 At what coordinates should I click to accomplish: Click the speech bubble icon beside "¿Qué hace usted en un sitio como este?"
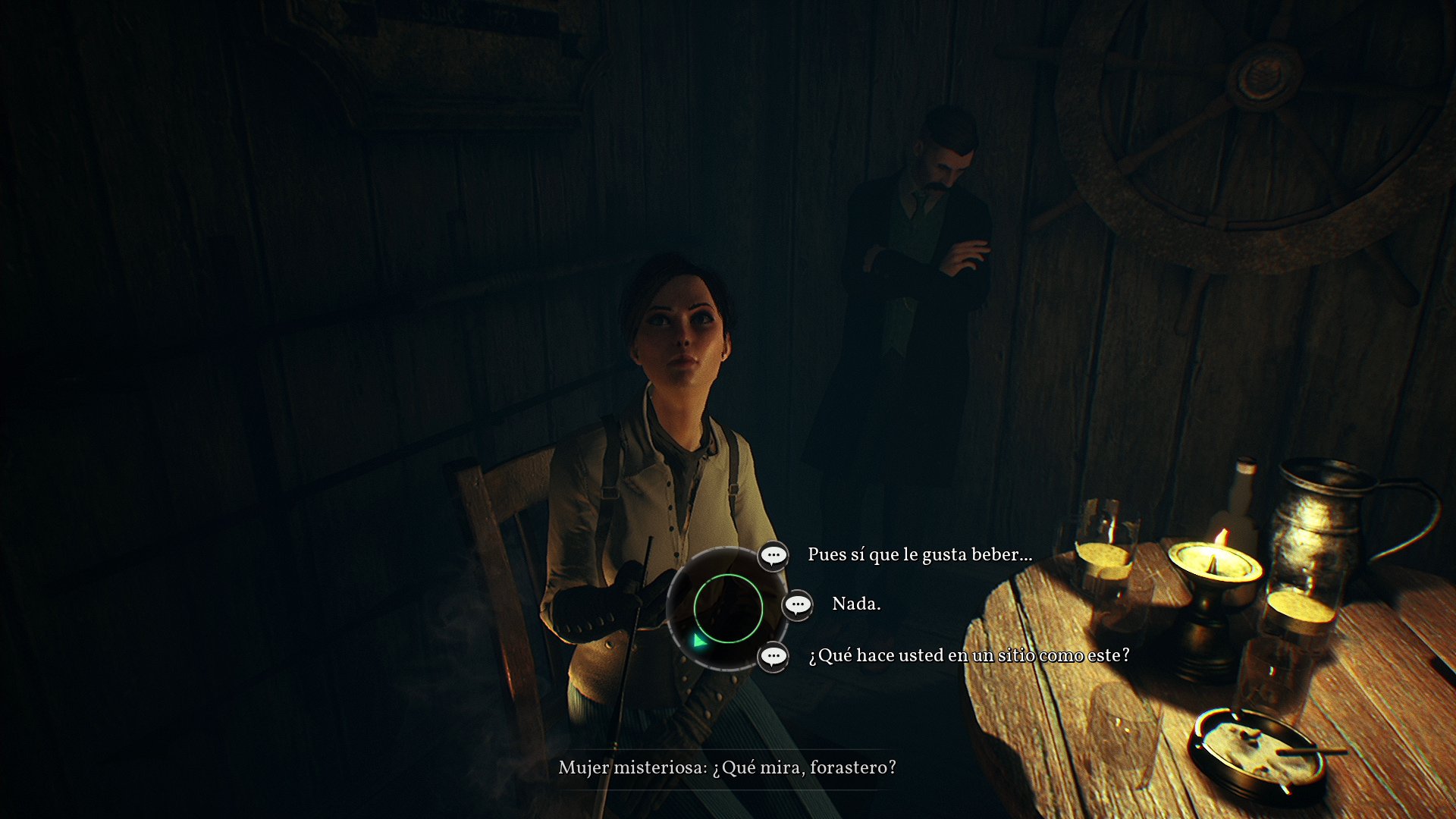click(x=773, y=657)
